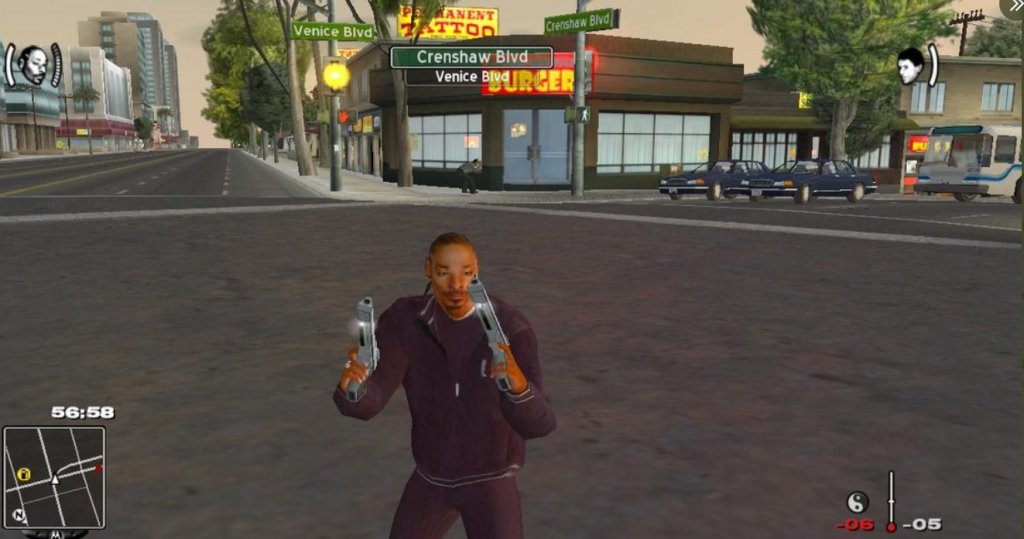Click the minimap
This screenshot has width=1024, height=539.
click(x=54, y=477)
